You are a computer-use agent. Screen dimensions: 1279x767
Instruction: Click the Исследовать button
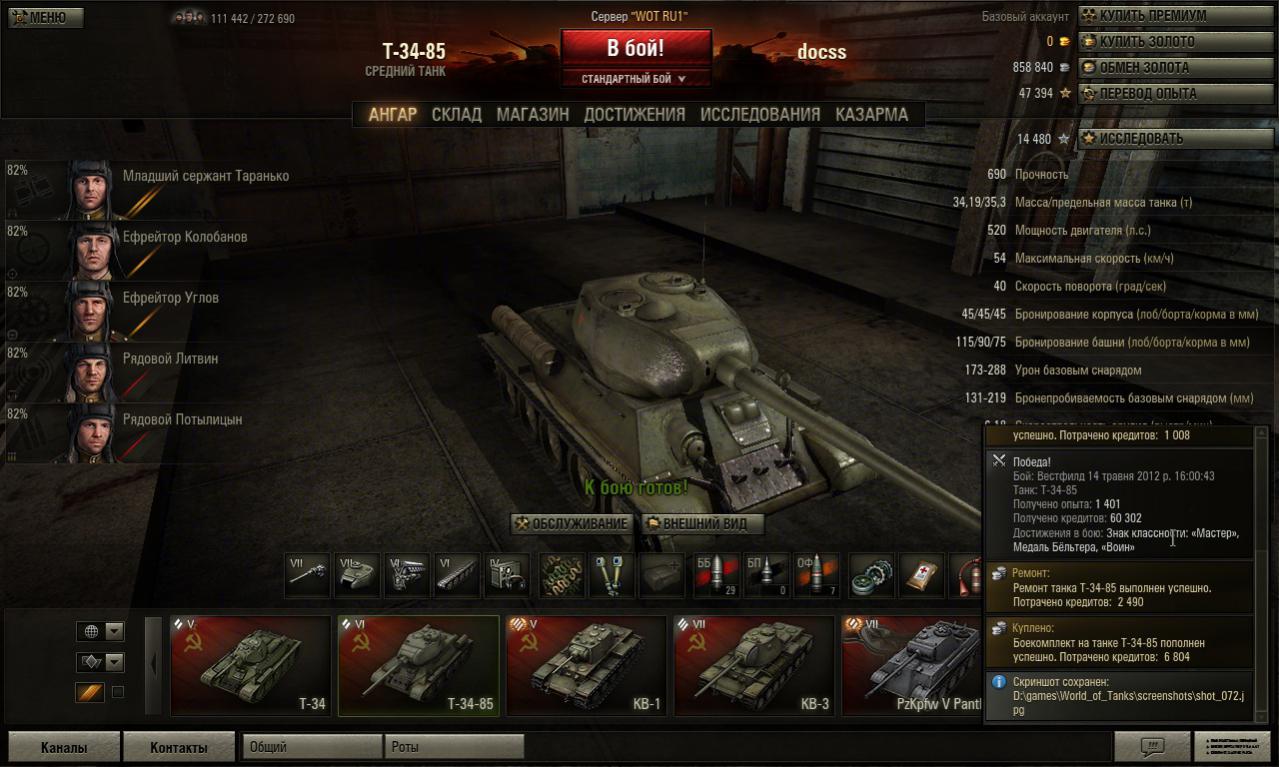(x=1174, y=139)
